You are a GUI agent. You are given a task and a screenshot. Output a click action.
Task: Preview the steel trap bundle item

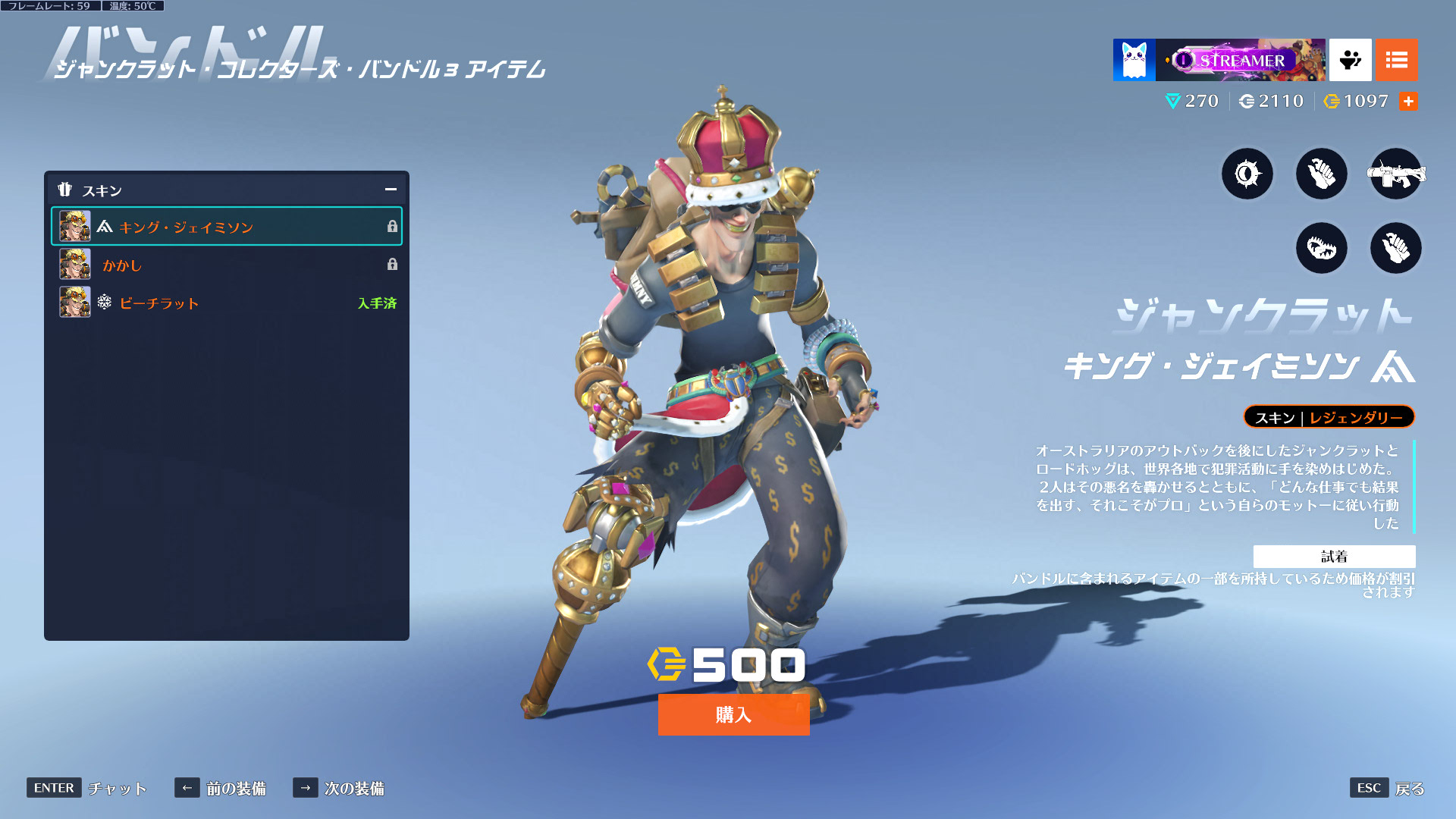point(1321,248)
